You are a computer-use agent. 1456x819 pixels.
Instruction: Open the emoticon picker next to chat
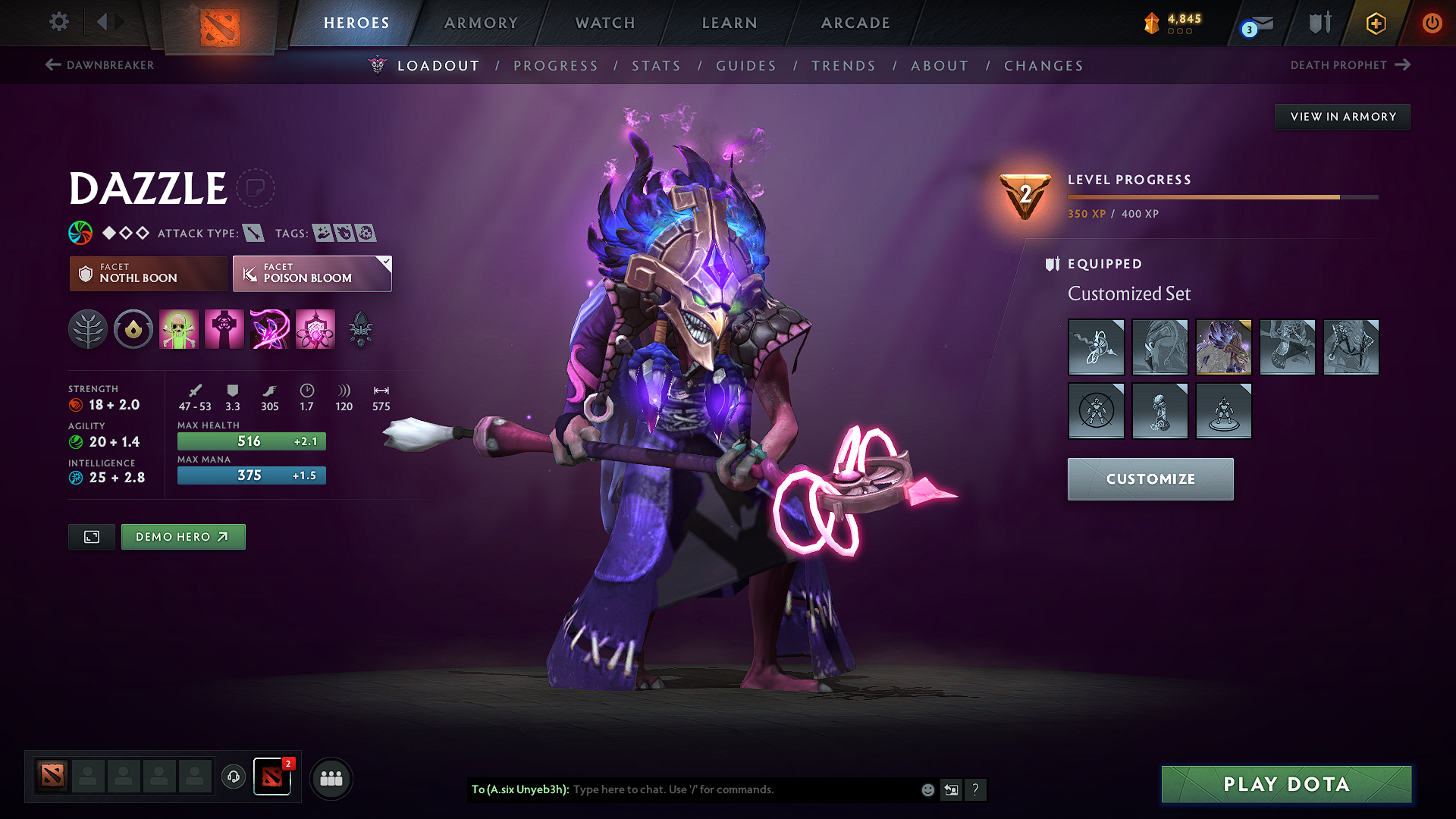[927, 789]
